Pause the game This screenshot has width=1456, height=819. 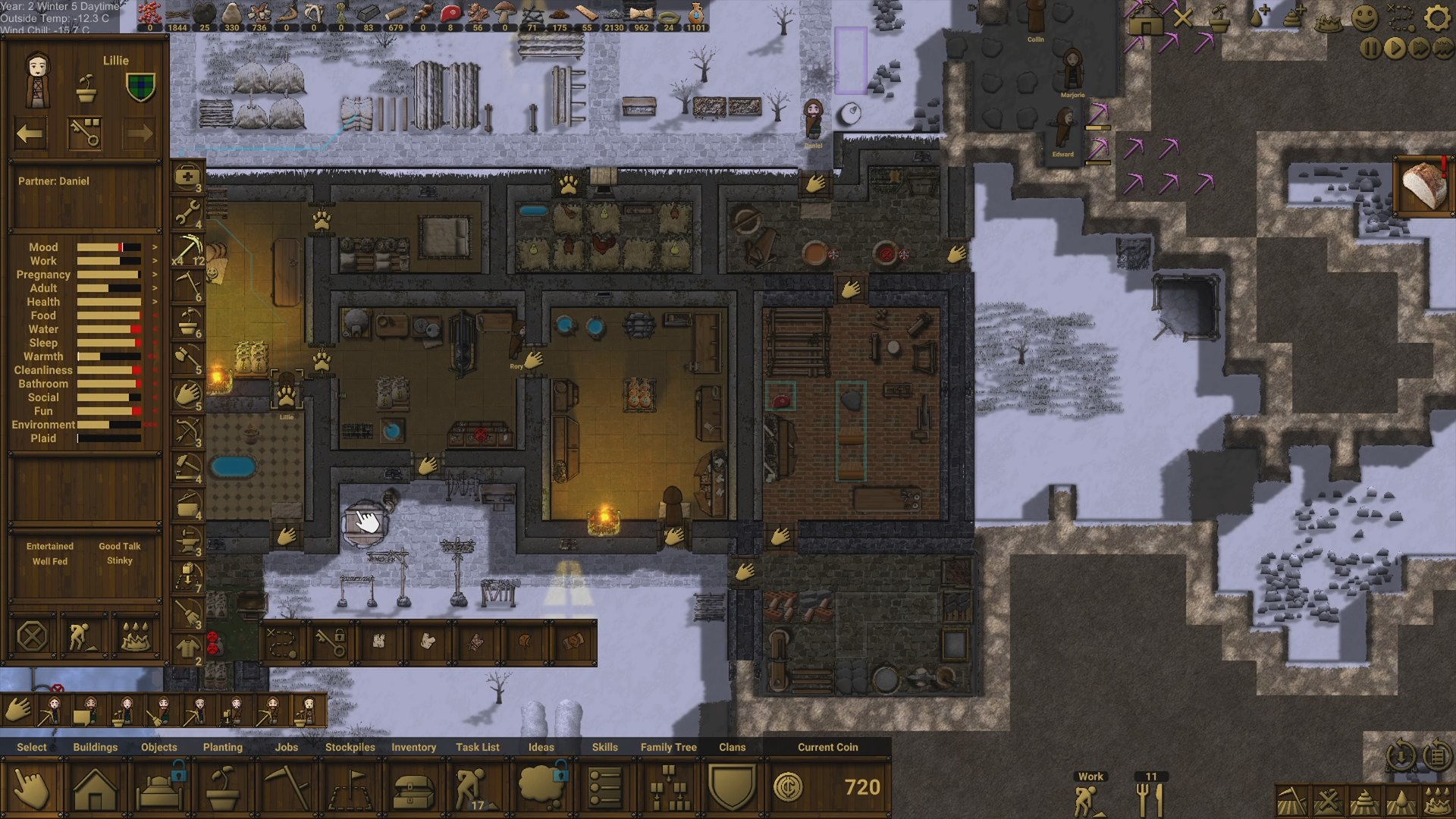(x=1370, y=49)
